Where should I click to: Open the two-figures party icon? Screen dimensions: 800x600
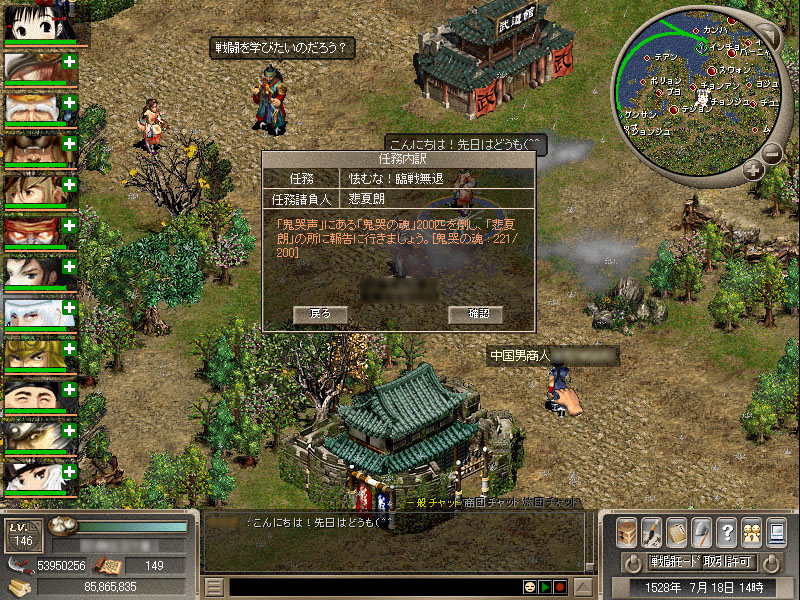click(x=751, y=531)
